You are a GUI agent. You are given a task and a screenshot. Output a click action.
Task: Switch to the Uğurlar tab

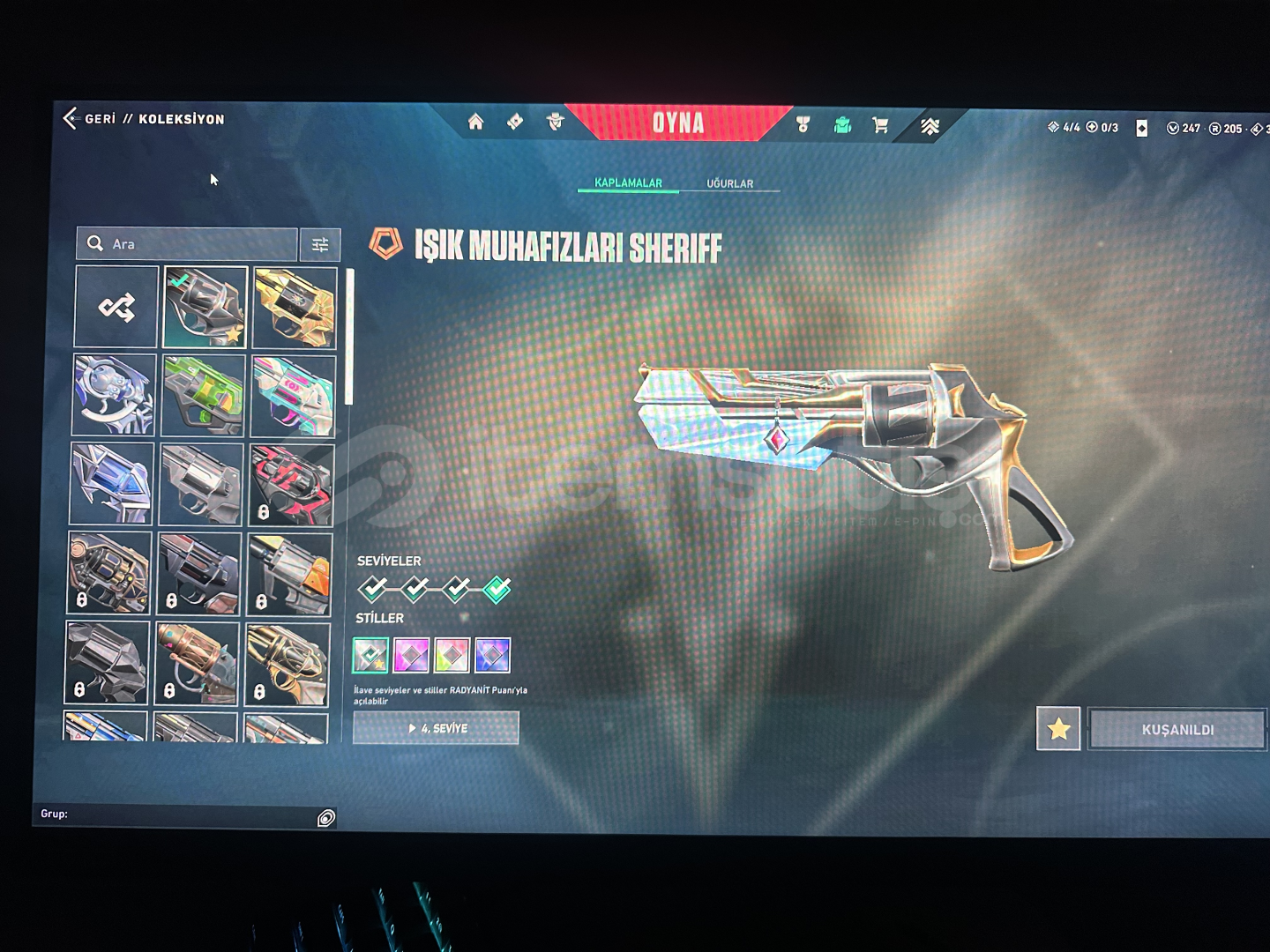point(729,183)
